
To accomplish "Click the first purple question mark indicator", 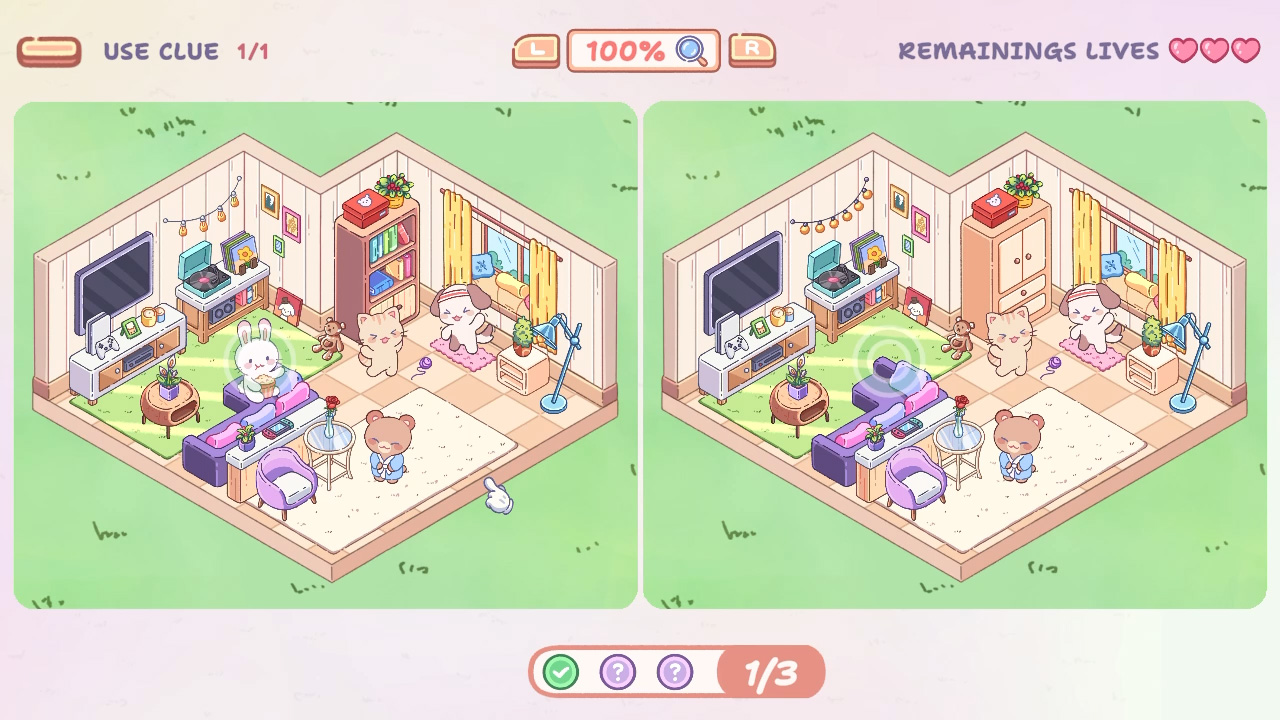I will tap(618, 671).
